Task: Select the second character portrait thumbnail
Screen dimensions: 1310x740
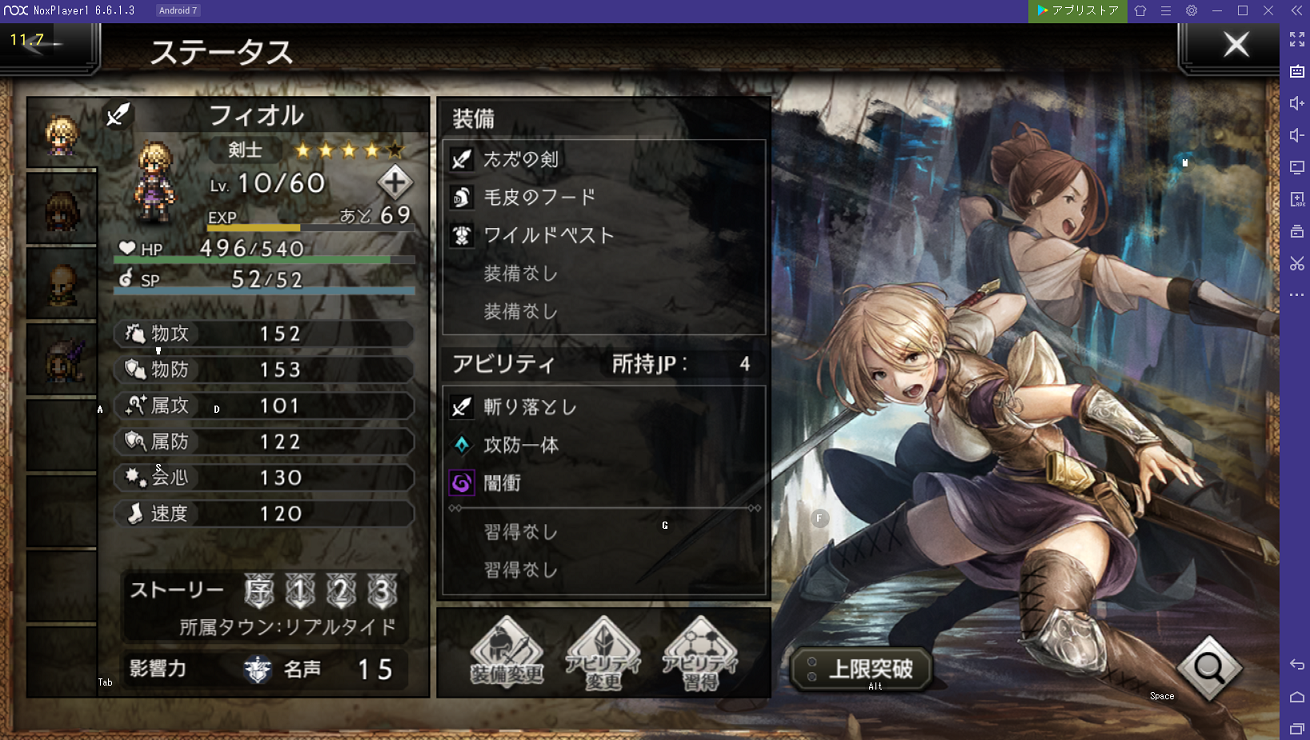Action: pos(61,207)
